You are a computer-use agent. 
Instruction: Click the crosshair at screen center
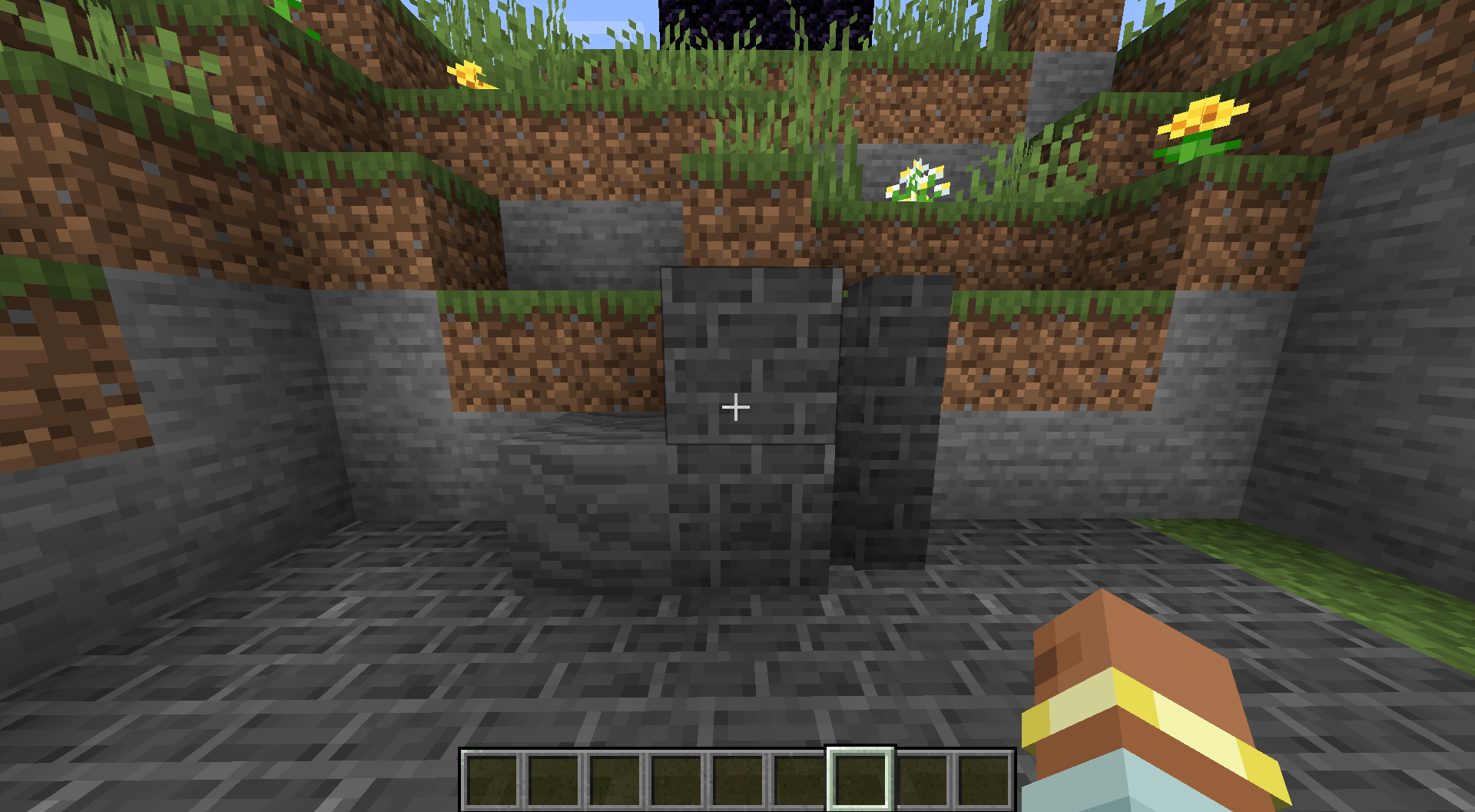[736, 407]
